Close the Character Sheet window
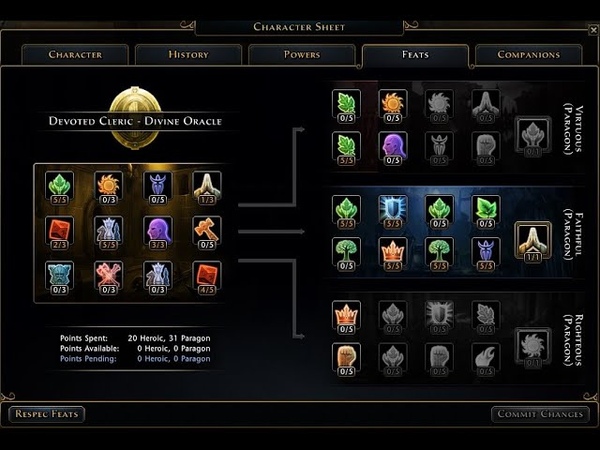Image resolution: width=600 pixels, height=450 pixels. pyautogui.click(x=593, y=30)
